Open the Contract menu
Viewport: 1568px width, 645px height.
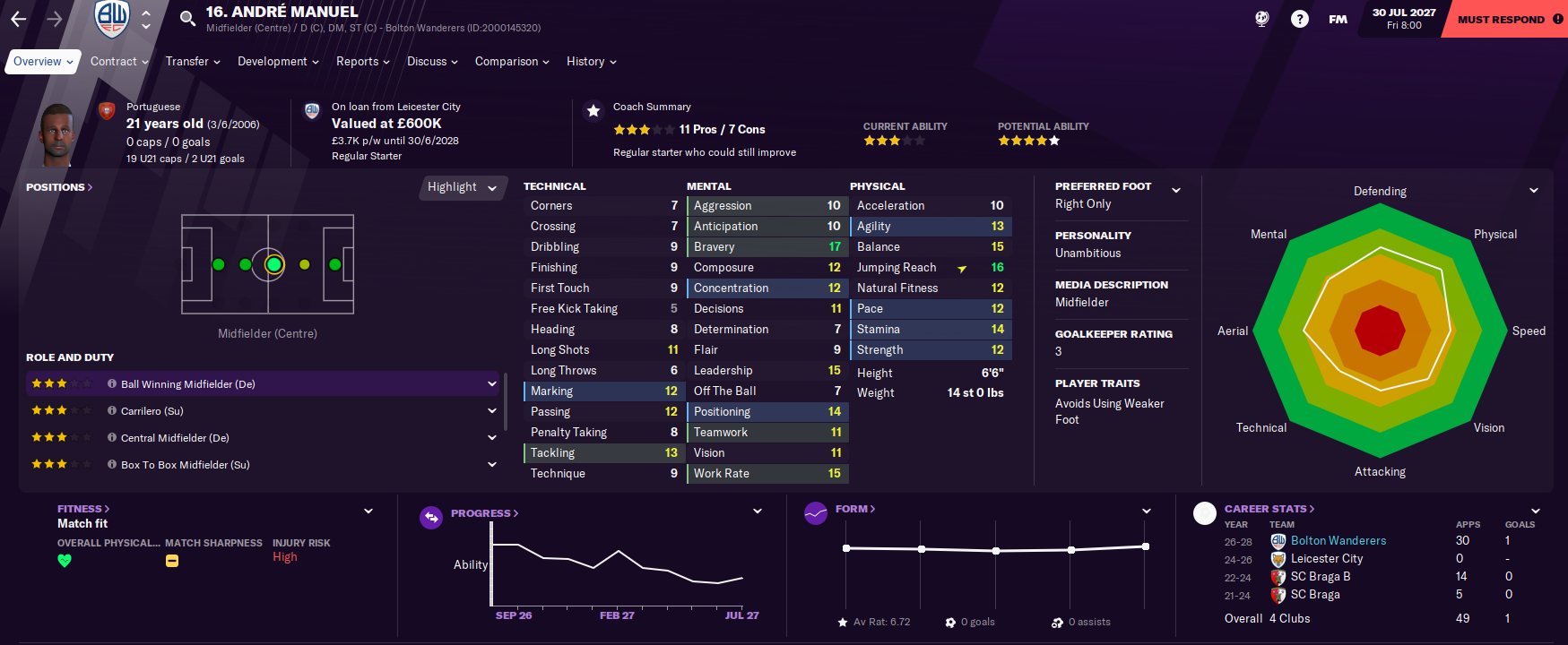point(119,62)
